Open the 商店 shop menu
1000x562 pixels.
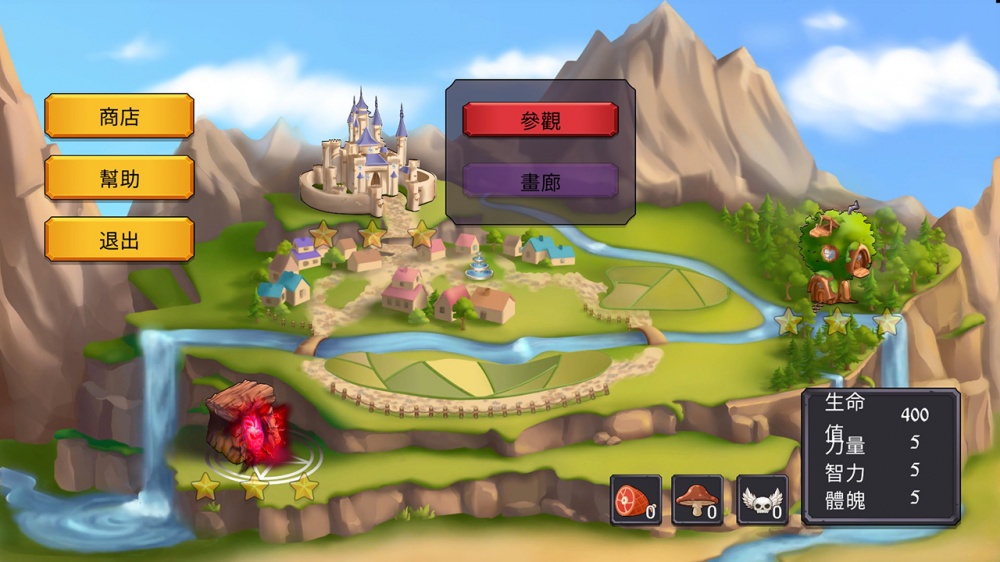tap(119, 117)
